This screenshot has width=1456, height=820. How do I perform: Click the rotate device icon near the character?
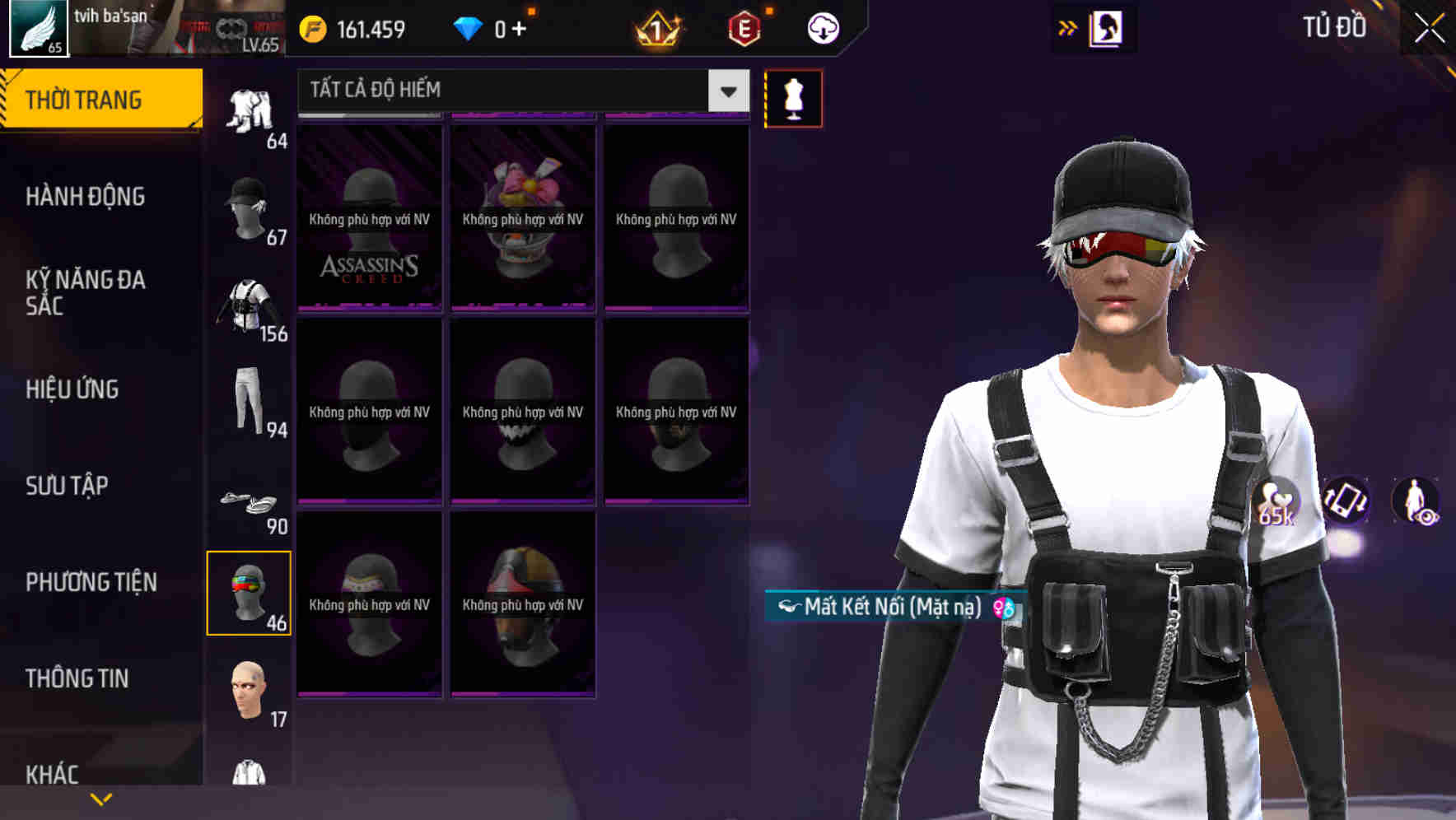coord(1345,502)
